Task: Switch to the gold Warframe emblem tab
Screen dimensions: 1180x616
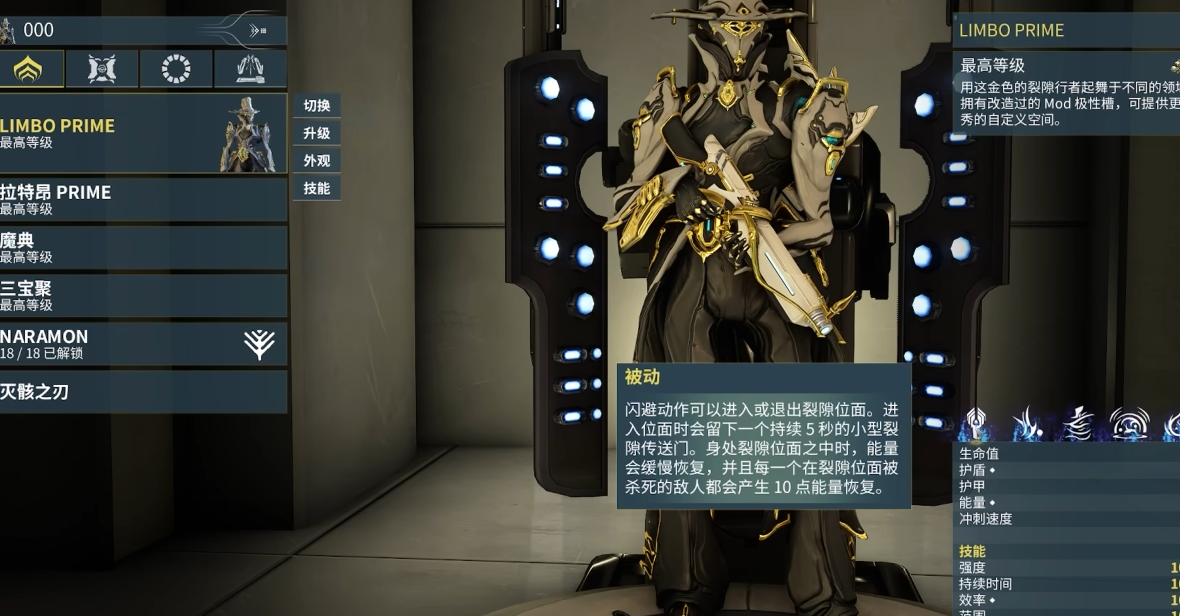Action: (x=28, y=69)
